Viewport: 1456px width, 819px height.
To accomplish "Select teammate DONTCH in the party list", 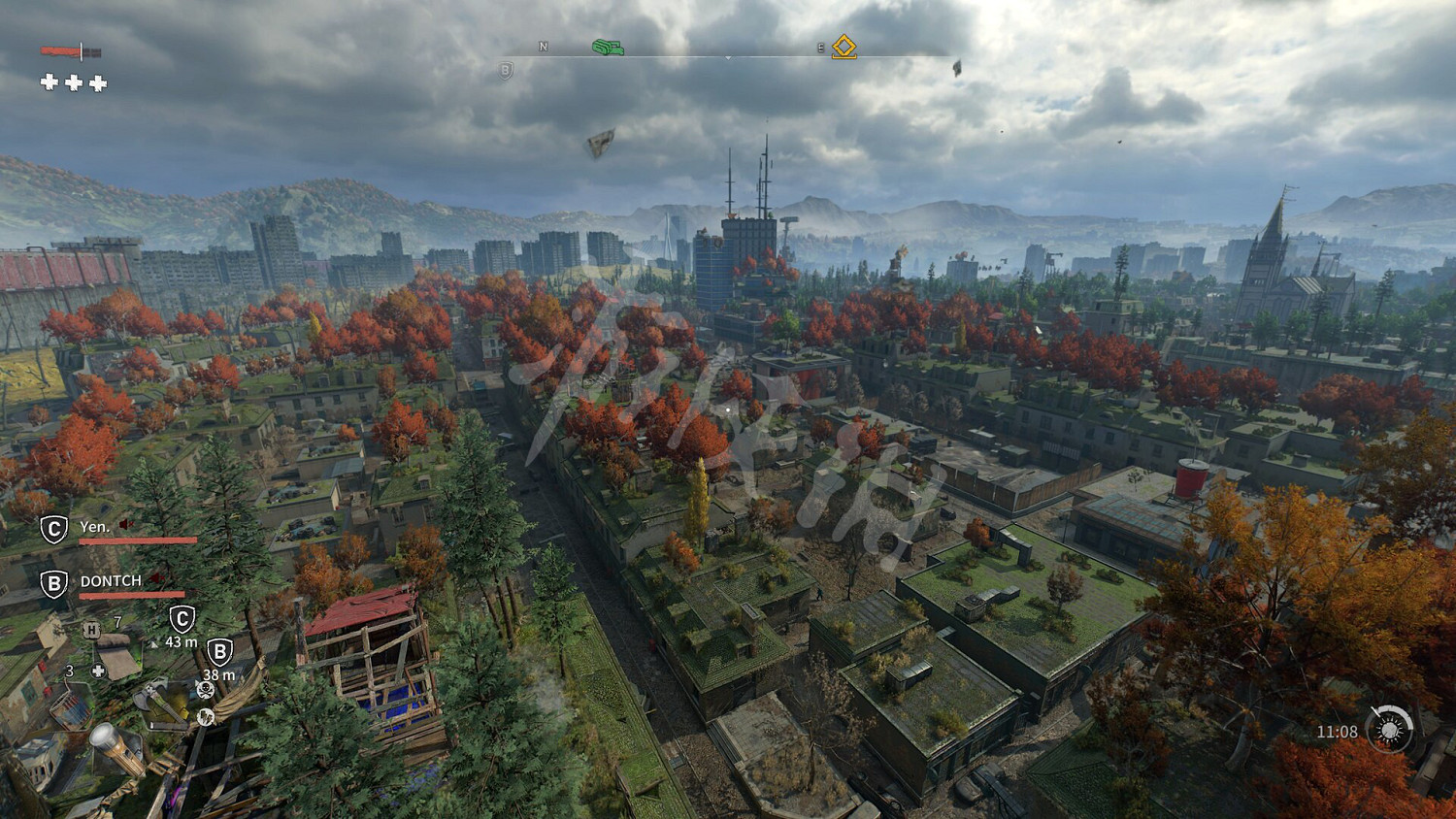I will click(x=111, y=581).
